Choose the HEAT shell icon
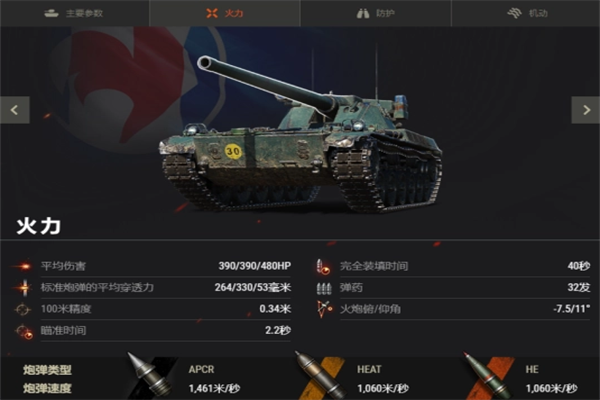600x400 pixels. pyautogui.click(x=316, y=374)
